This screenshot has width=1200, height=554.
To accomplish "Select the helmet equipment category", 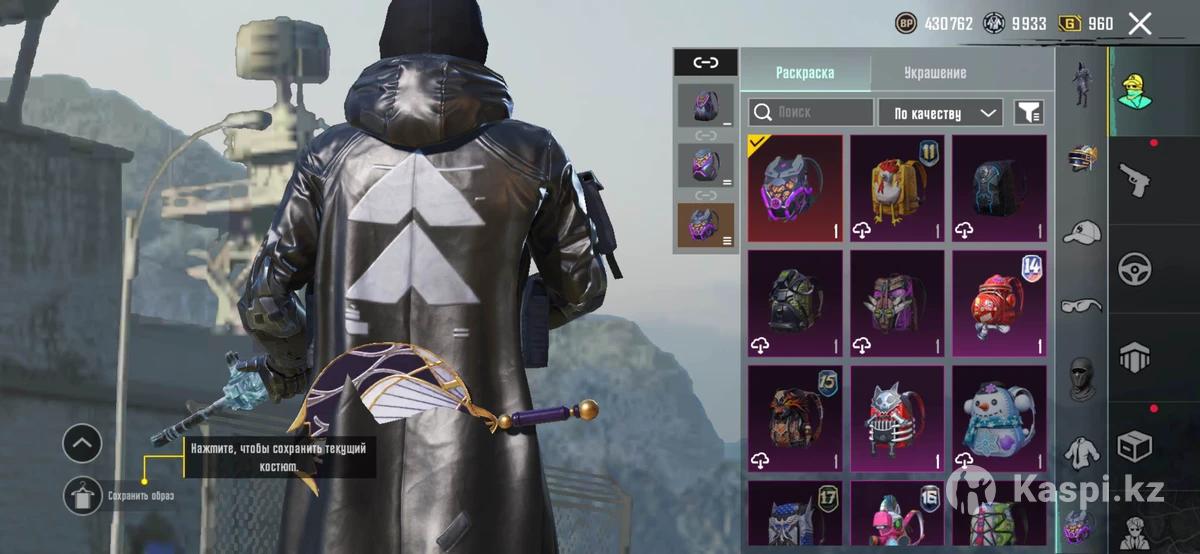I will tap(1081, 159).
